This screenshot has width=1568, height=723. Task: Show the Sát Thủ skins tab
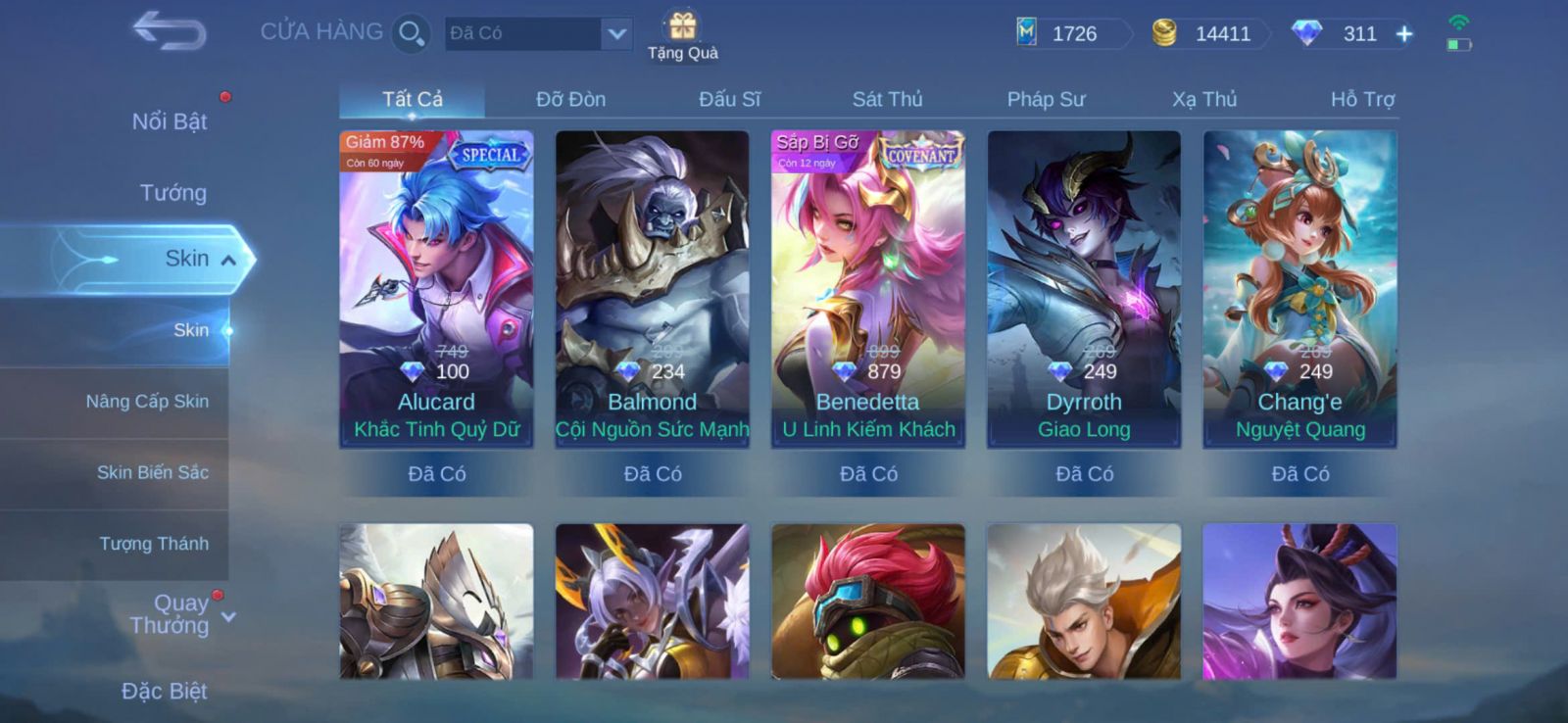pyautogui.click(x=887, y=99)
